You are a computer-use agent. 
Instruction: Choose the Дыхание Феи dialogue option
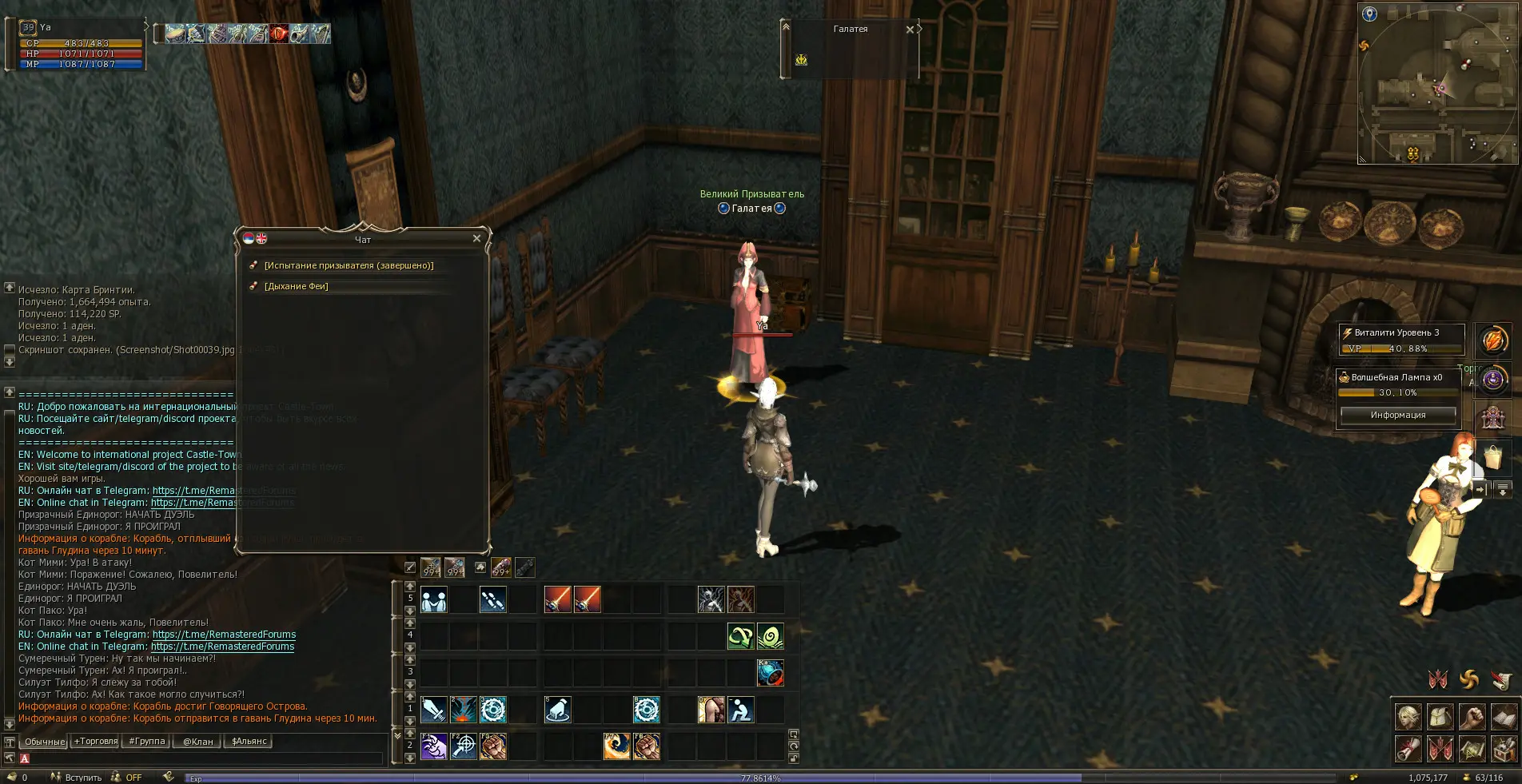[x=296, y=286]
